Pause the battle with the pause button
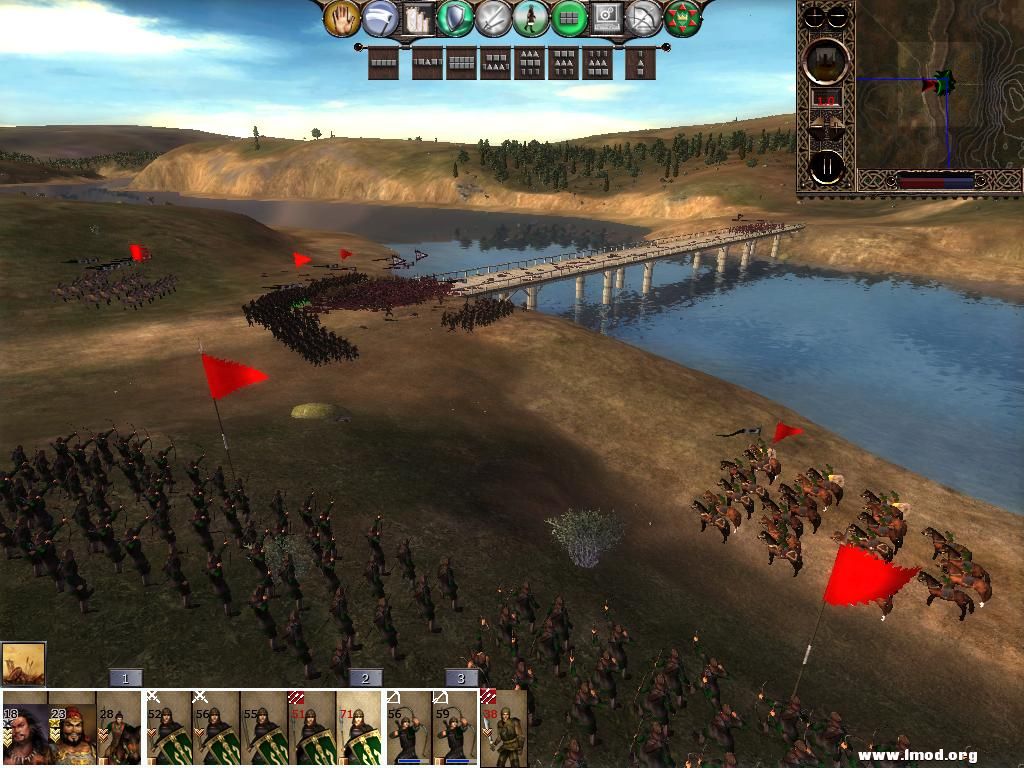 pos(826,167)
